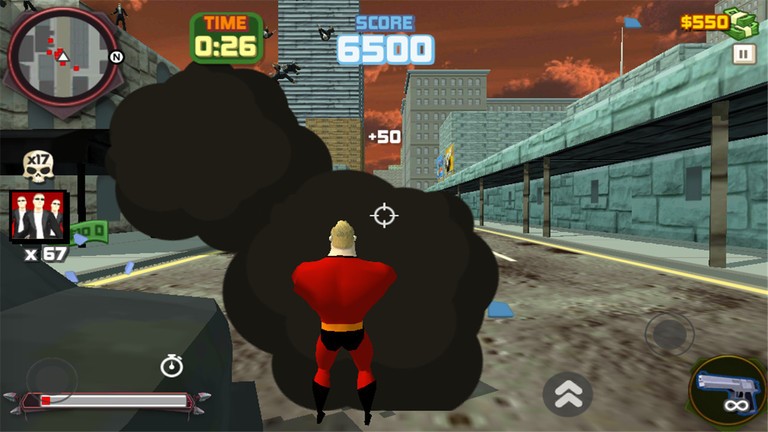Image resolution: width=768 pixels, height=432 pixels.
Task: Tap the pistol weapon button
Action: 727,389
